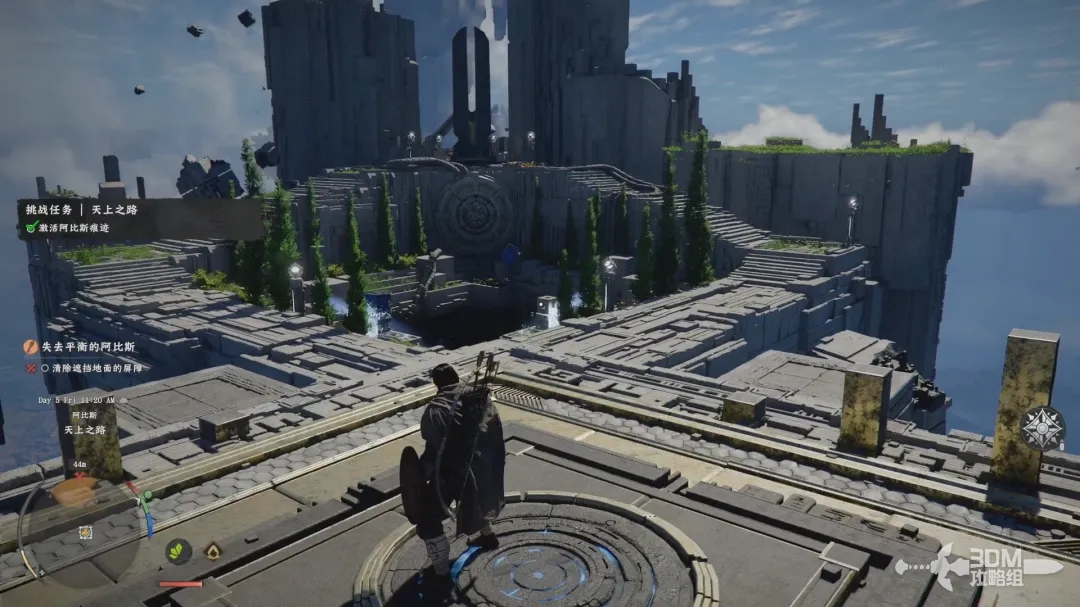Screen dimensions: 1080x607
Task: Activate the diamond-shaped skill icon
Action: point(213,551)
